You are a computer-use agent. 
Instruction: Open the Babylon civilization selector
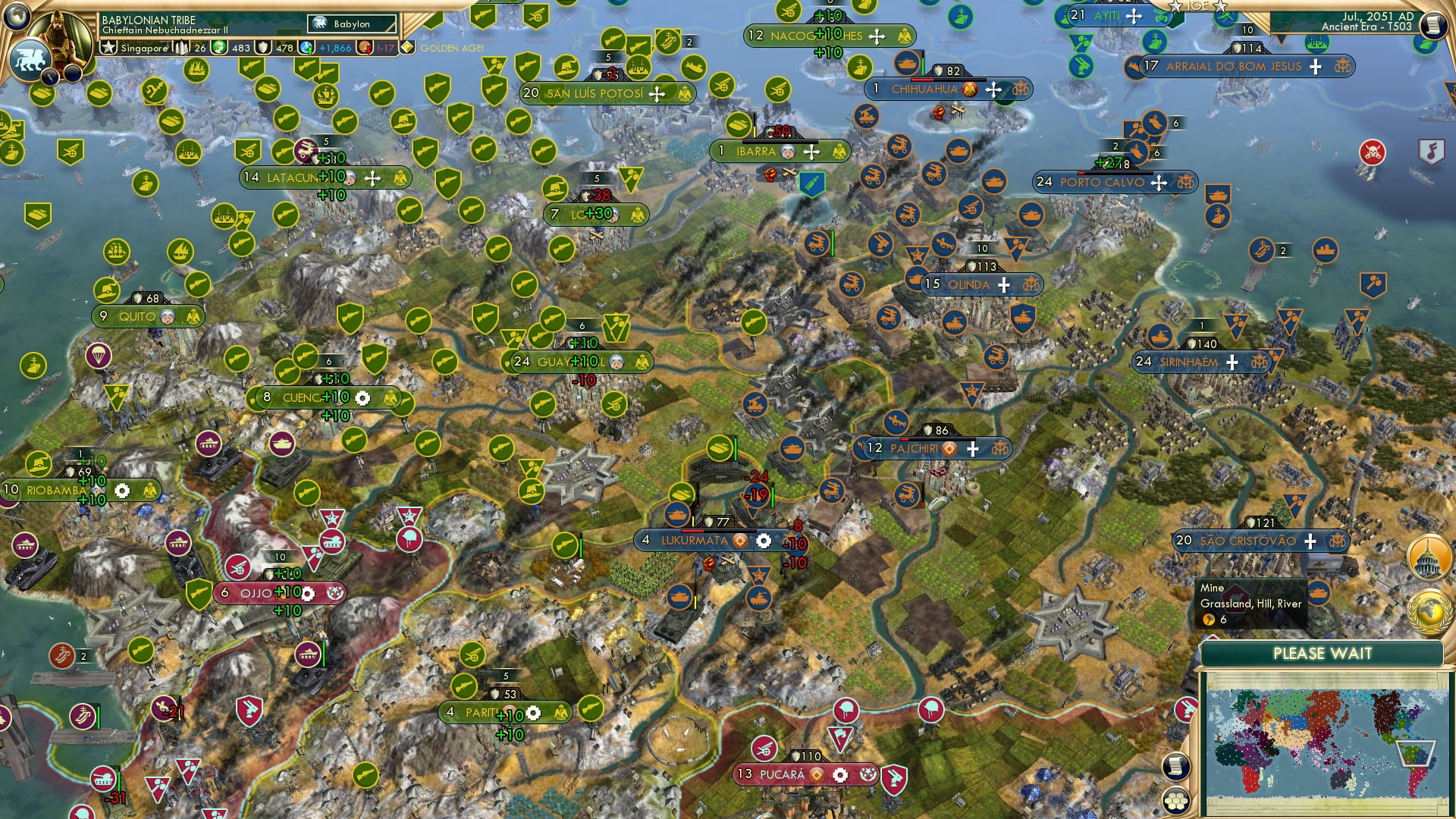point(353,24)
